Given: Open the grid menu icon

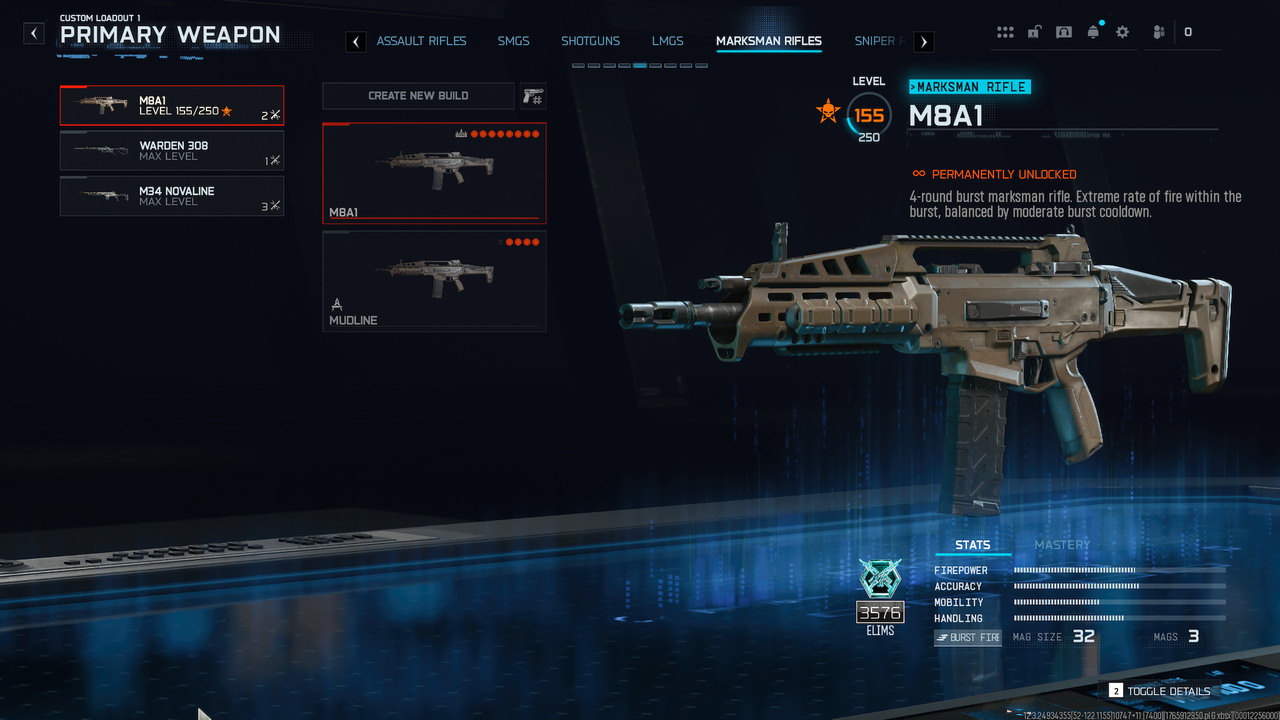Looking at the screenshot, I should tap(1005, 32).
